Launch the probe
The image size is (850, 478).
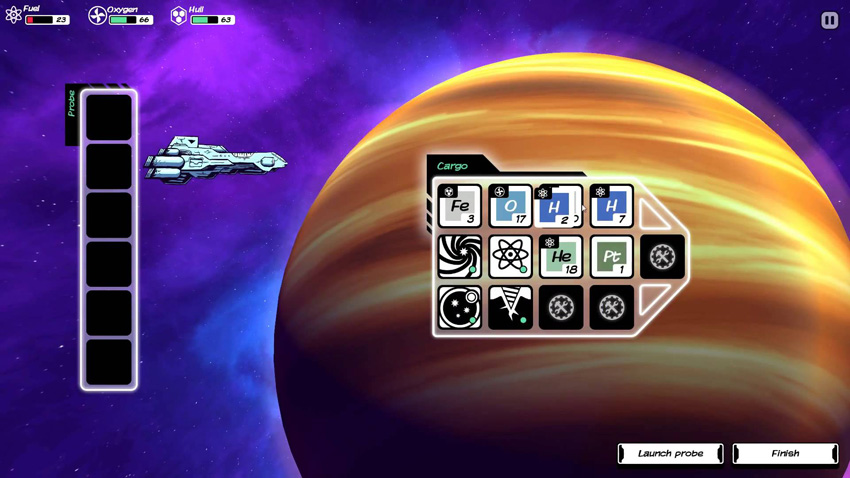pos(670,454)
